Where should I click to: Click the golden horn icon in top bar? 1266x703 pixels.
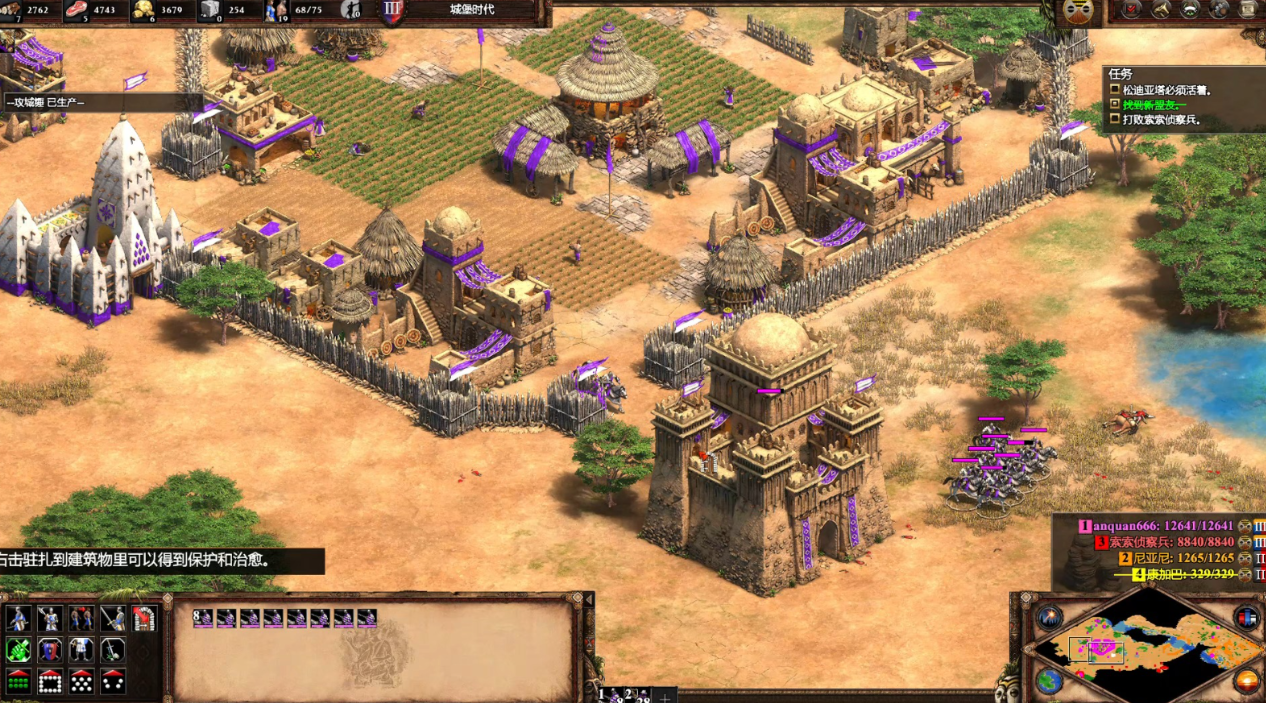tap(1162, 9)
